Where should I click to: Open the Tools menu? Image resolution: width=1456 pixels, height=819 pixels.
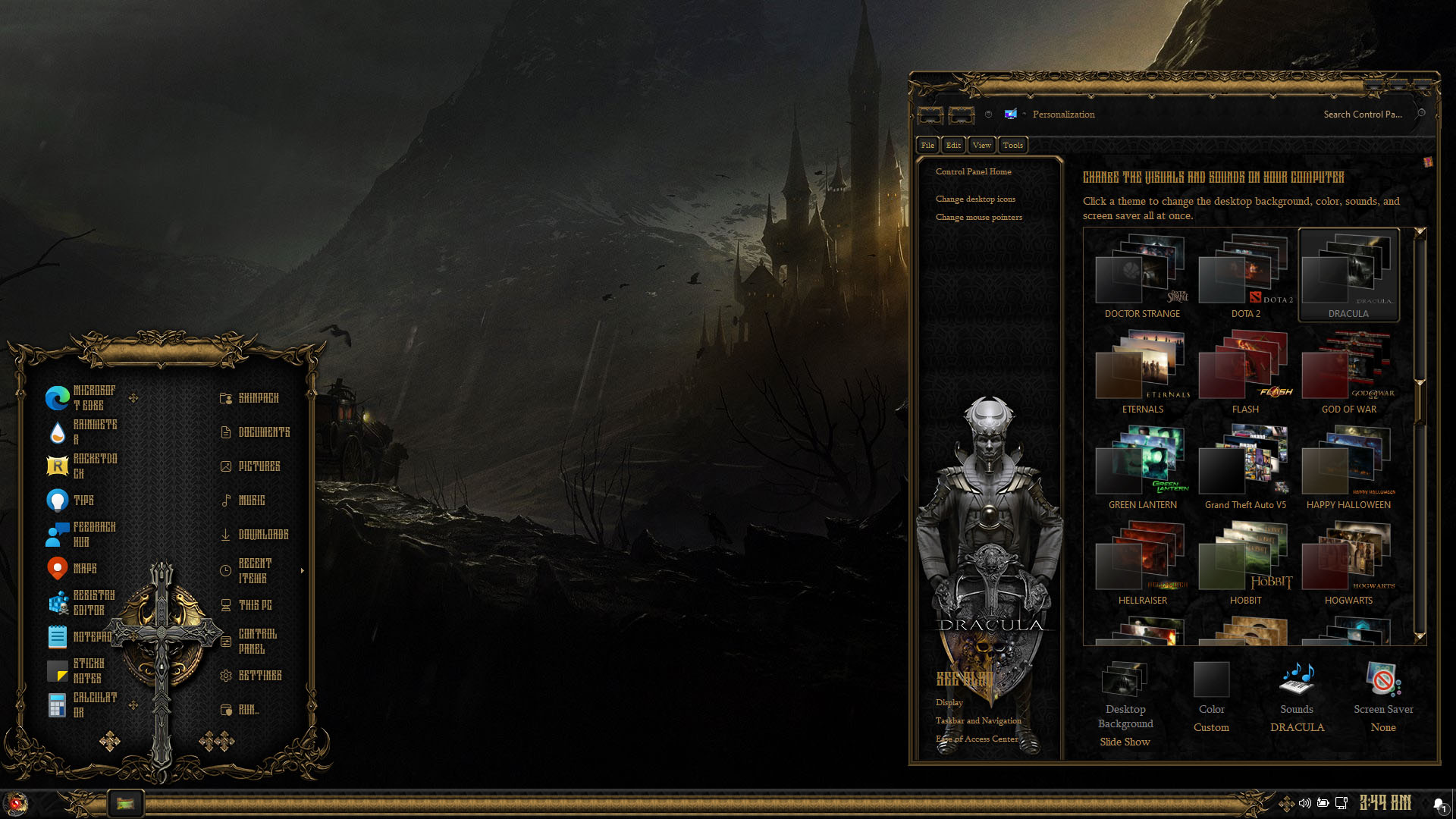tap(1012, 145)
